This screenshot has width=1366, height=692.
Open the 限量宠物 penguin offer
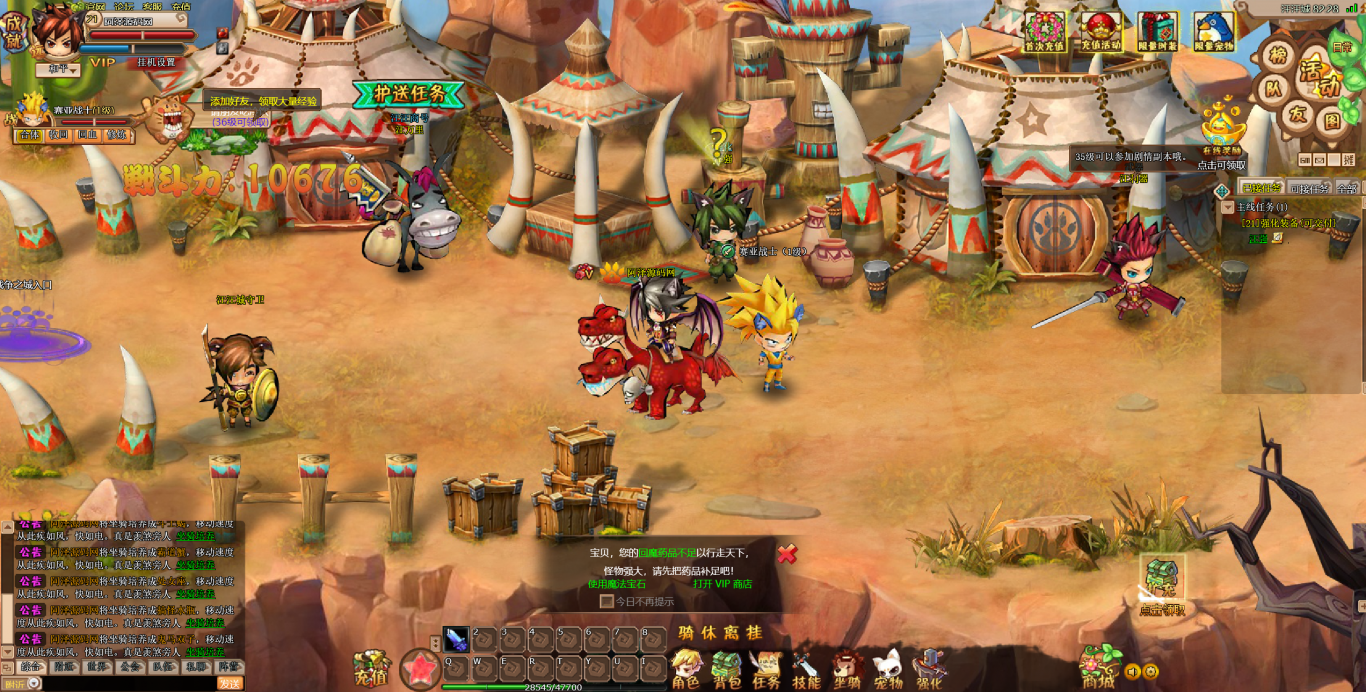1214,32
